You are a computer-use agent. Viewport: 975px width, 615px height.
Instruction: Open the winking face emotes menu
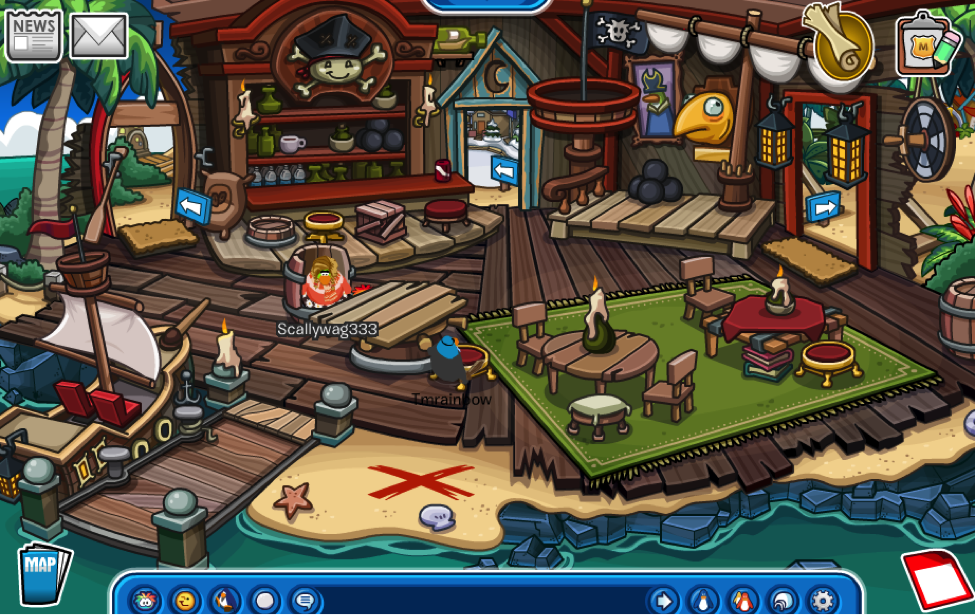click(x=185, y=600)
